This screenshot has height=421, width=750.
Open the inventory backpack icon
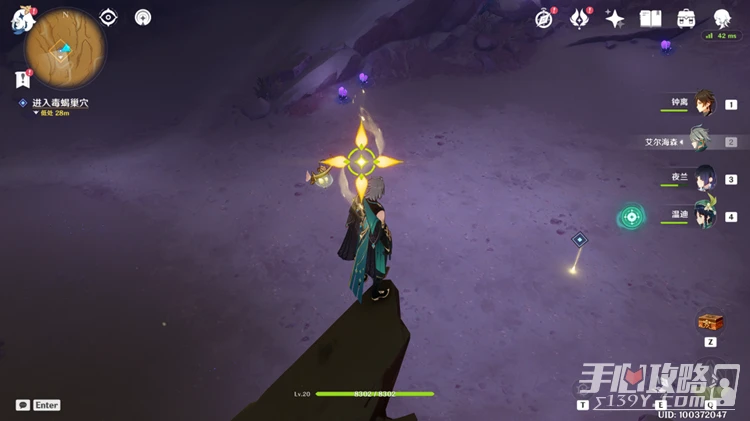686,18
